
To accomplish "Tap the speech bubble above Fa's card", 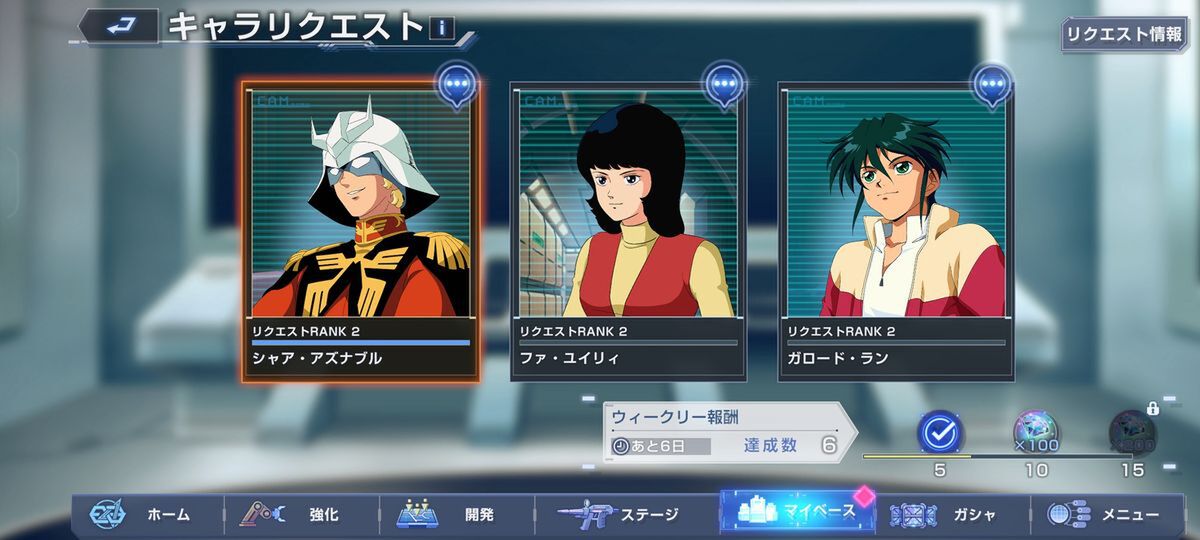I will pos(725,86).
